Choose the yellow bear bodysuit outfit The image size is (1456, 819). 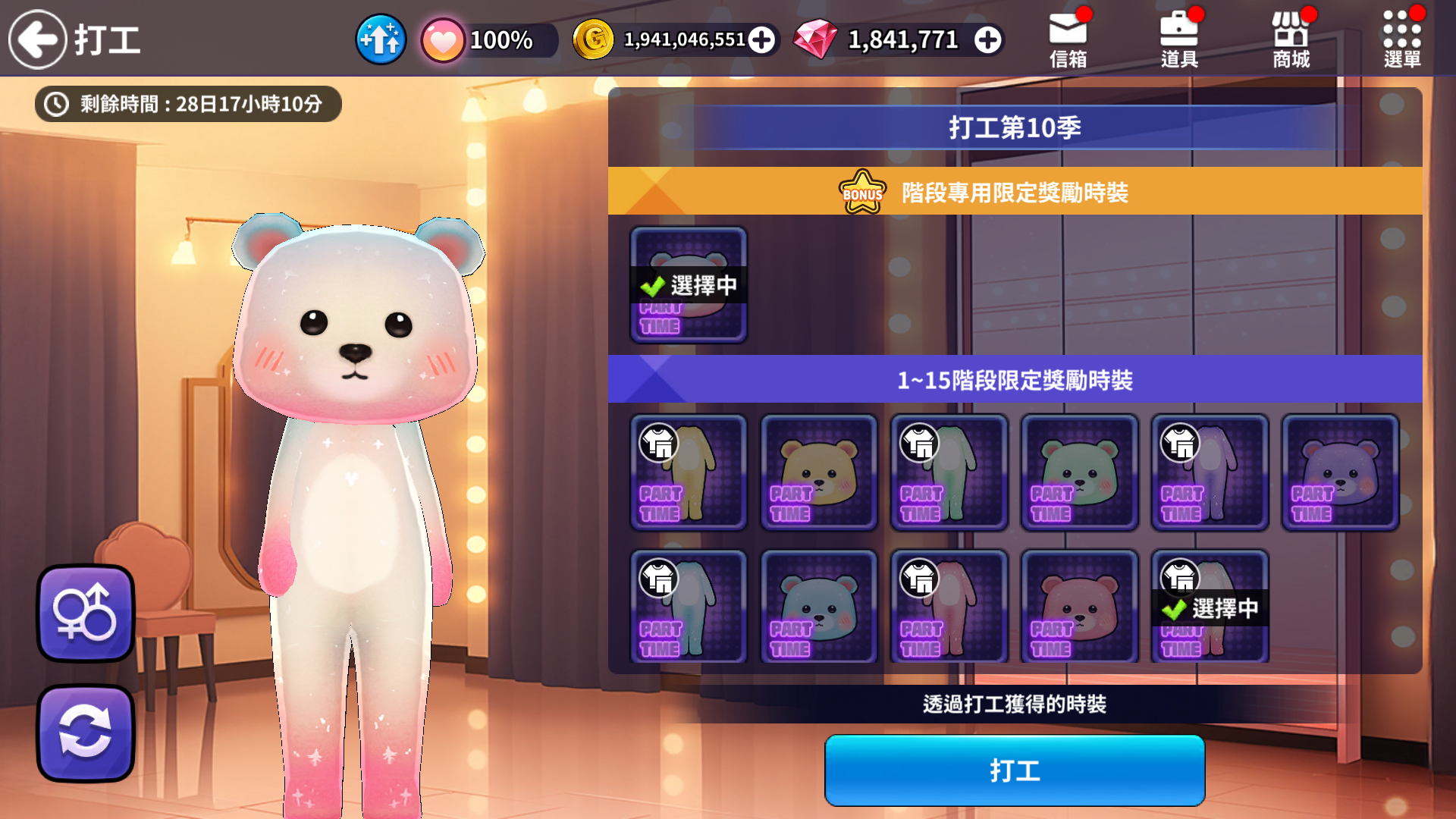point(689,472)
